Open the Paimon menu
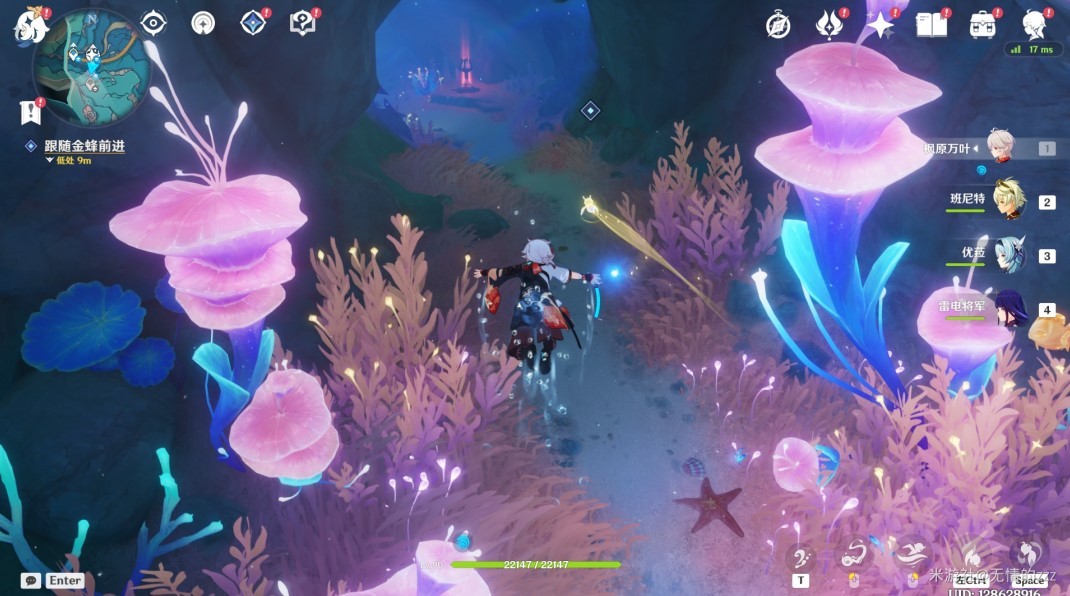This screenshot has height=596, width=1070. 31,26
